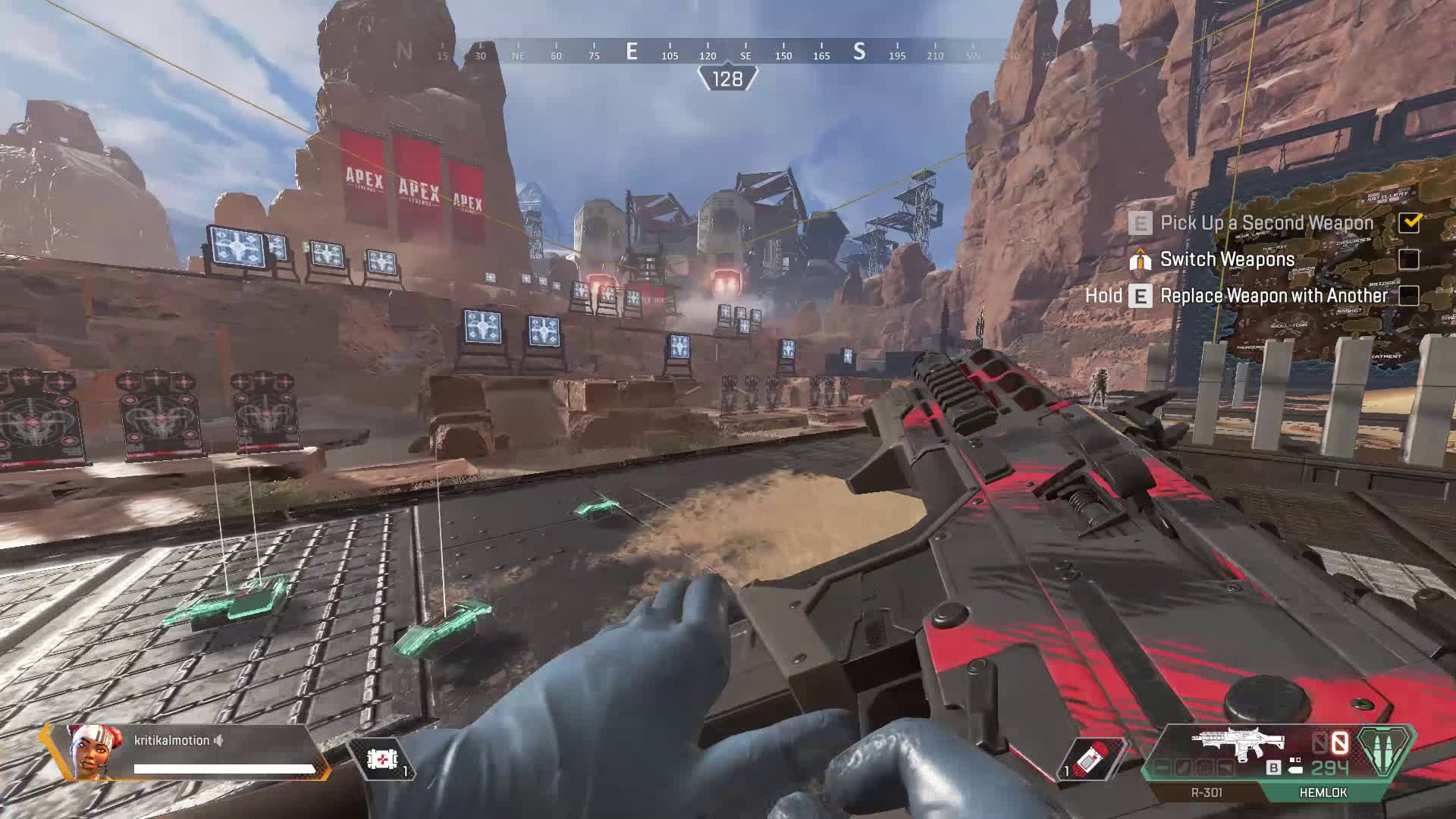Tick the Replace Weapon with Another checkbox
Screen dimensions: 1456x819
coord(1409,296)
